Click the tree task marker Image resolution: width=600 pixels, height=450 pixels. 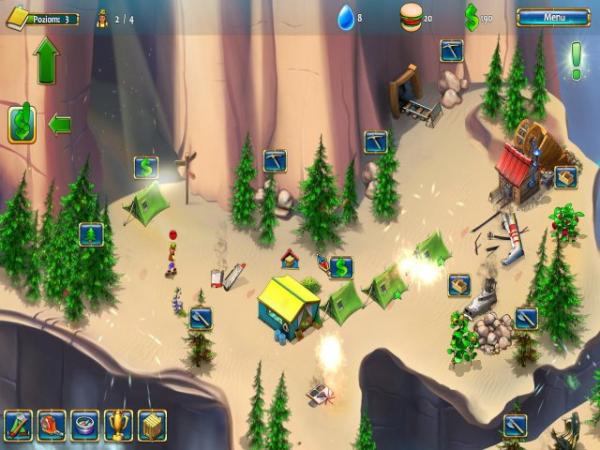coord(91,234)
